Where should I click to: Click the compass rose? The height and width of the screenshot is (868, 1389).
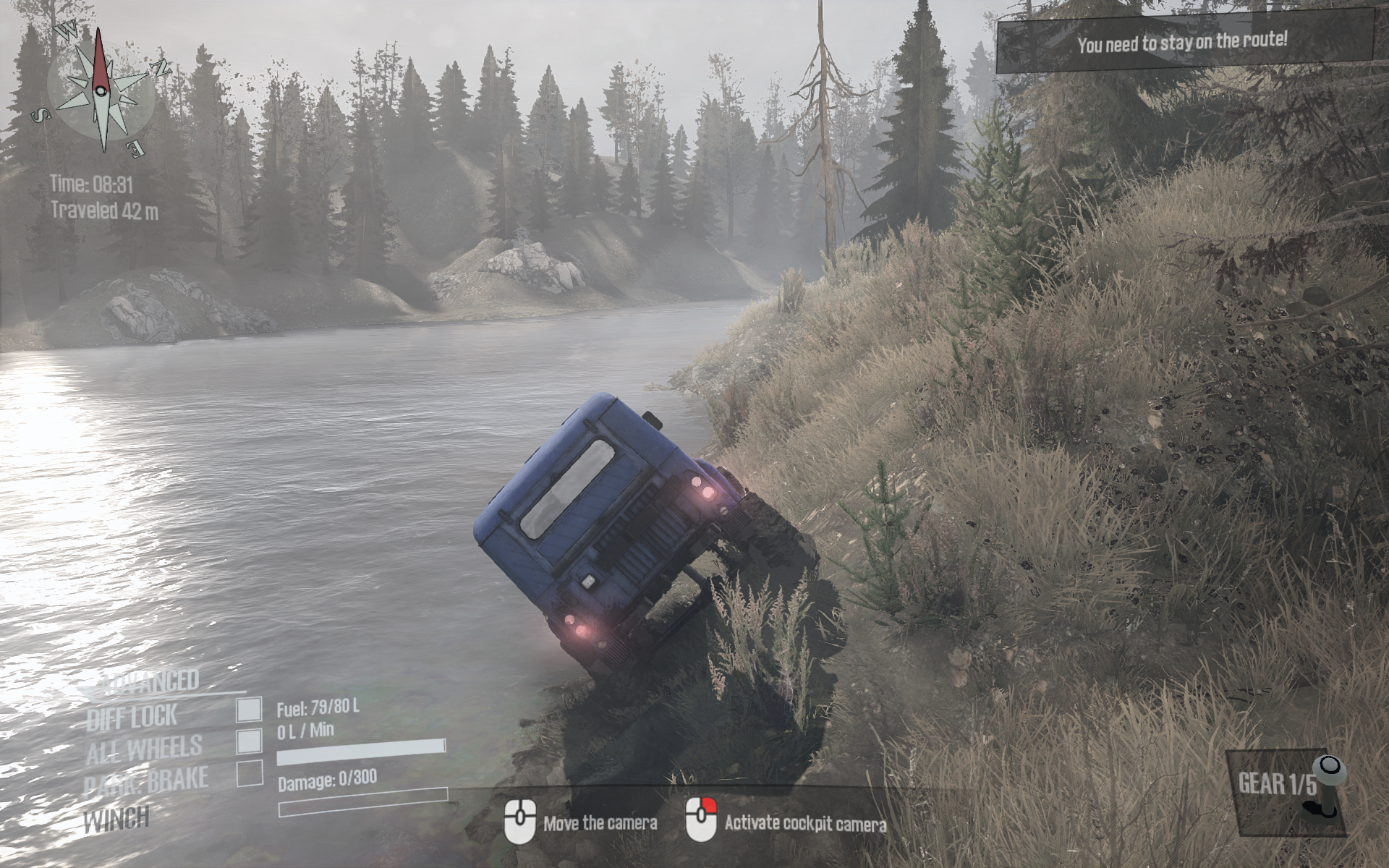101,89
